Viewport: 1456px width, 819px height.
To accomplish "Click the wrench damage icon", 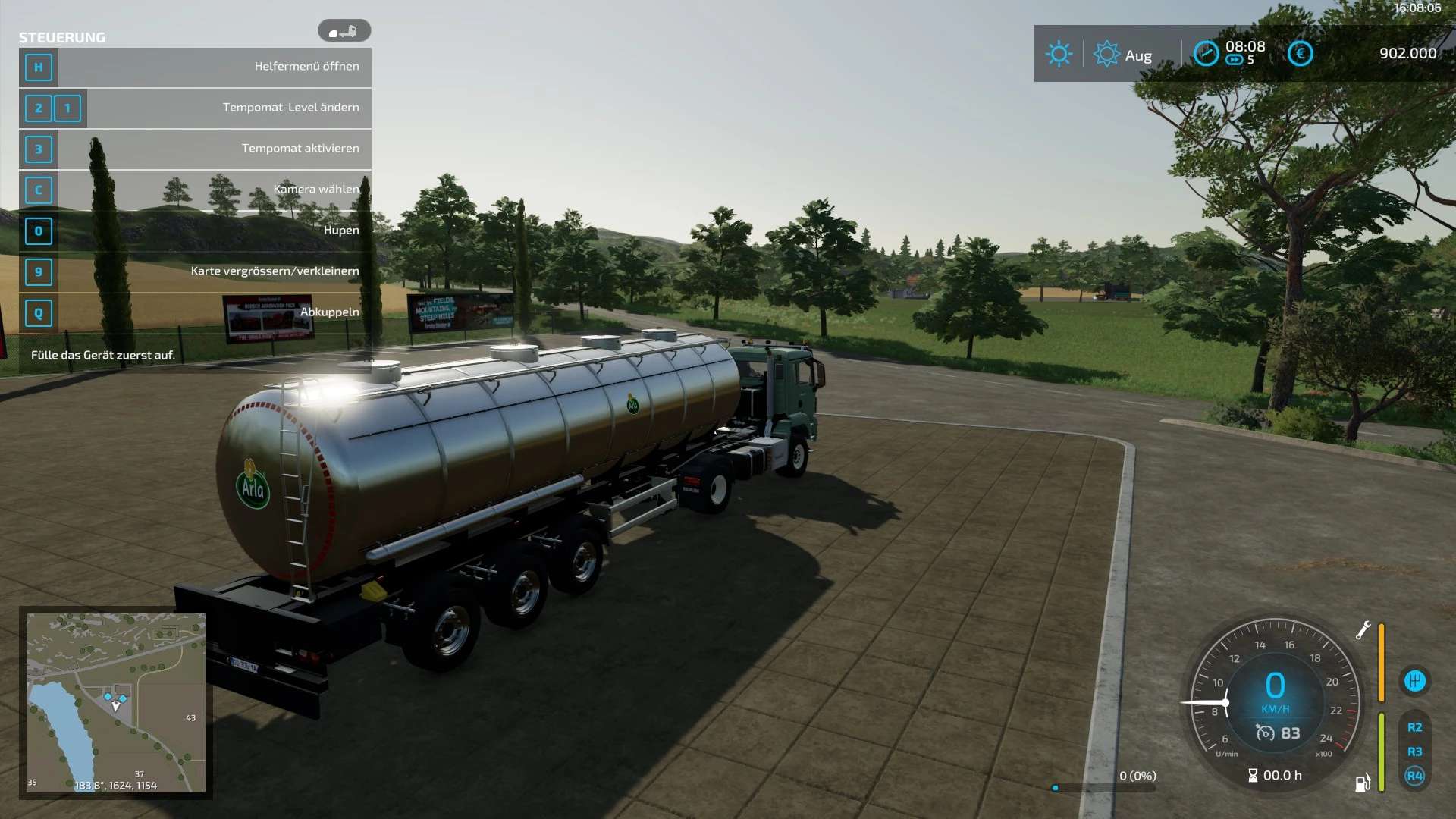I will tap(1363, 630).
